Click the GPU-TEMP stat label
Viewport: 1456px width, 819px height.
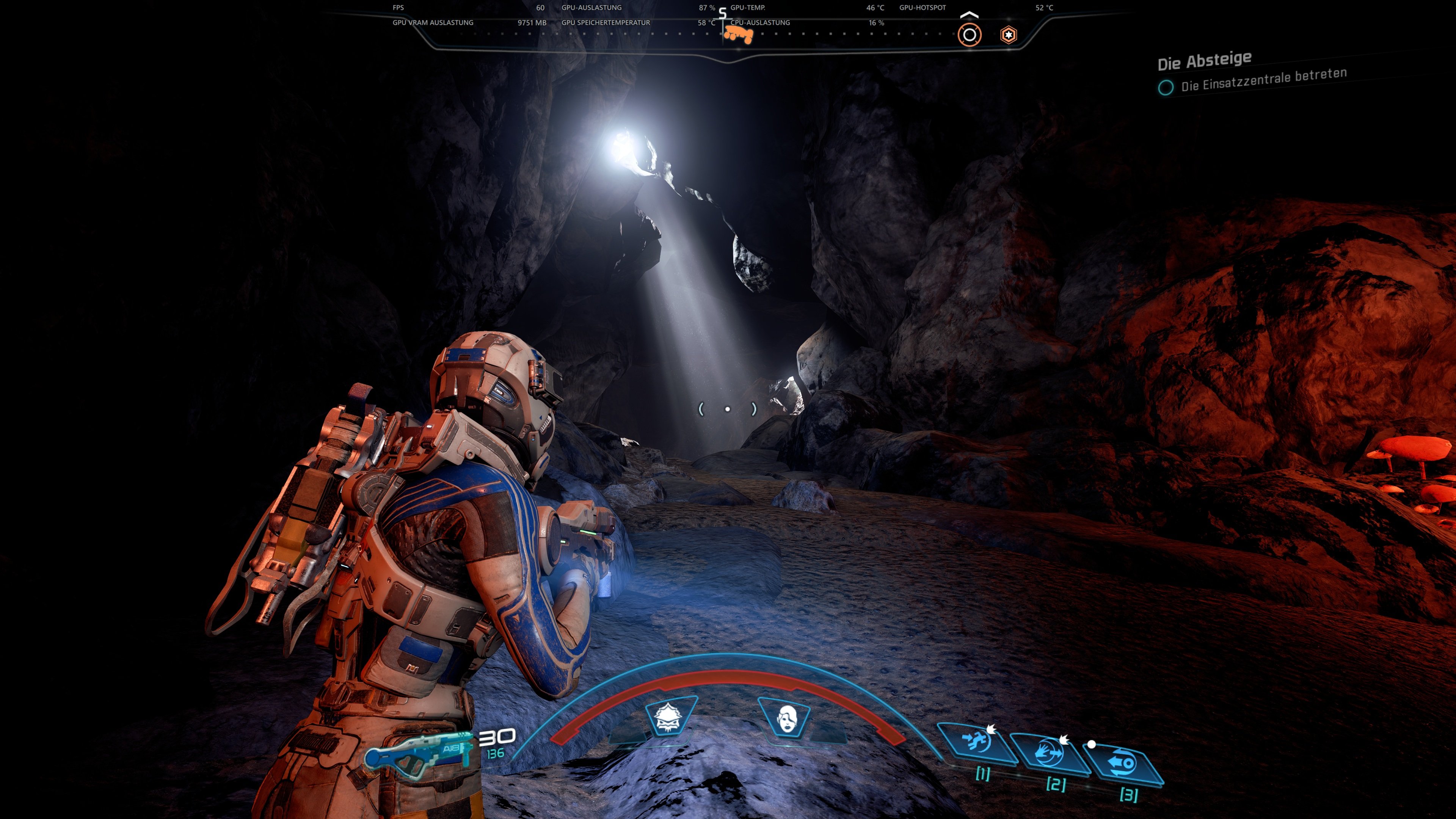(748, 8)
